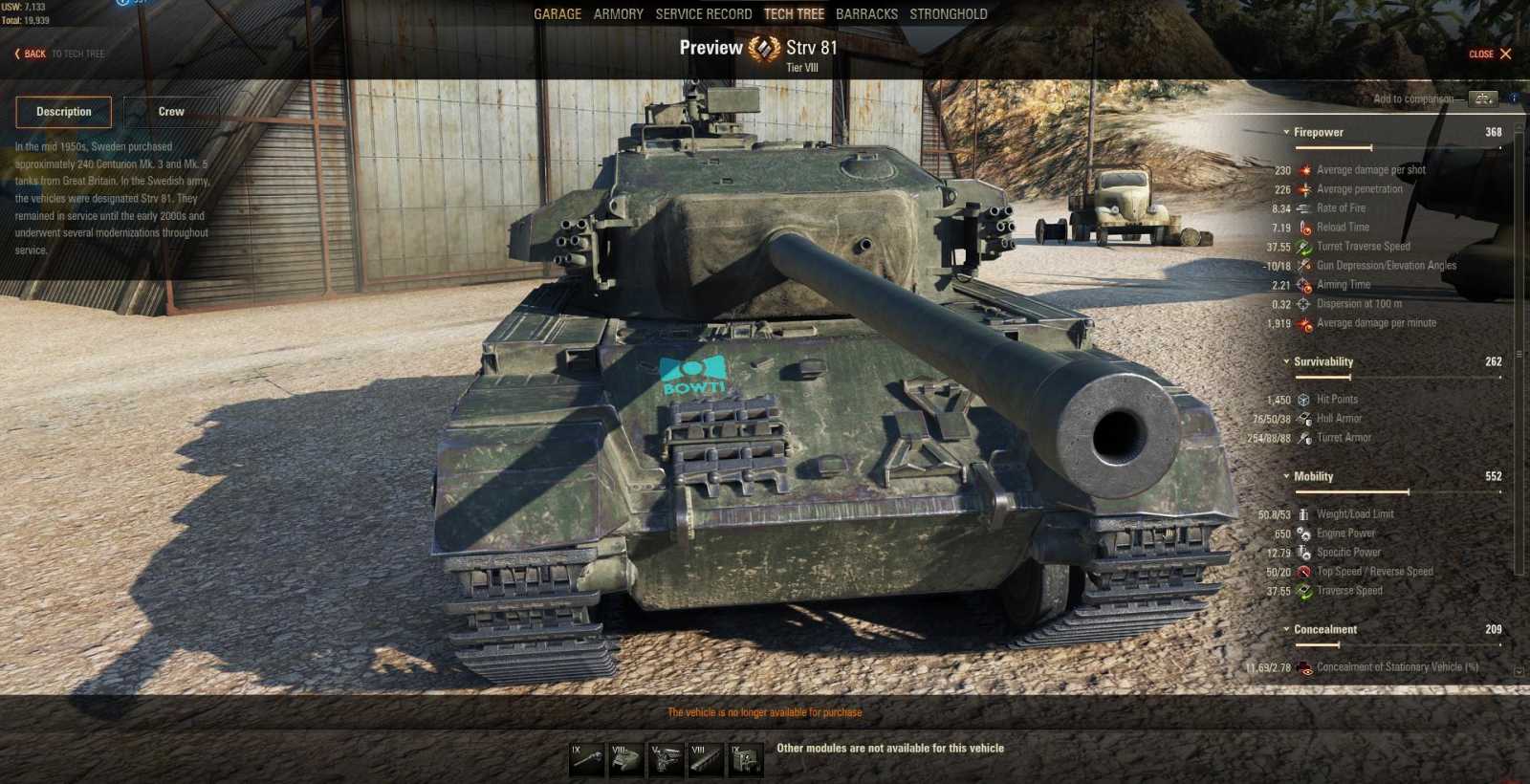Screen dimensions: 1530x784
Task: Click BACK to tech tree link
Action: pyautogui.click(x=33, y=54)
